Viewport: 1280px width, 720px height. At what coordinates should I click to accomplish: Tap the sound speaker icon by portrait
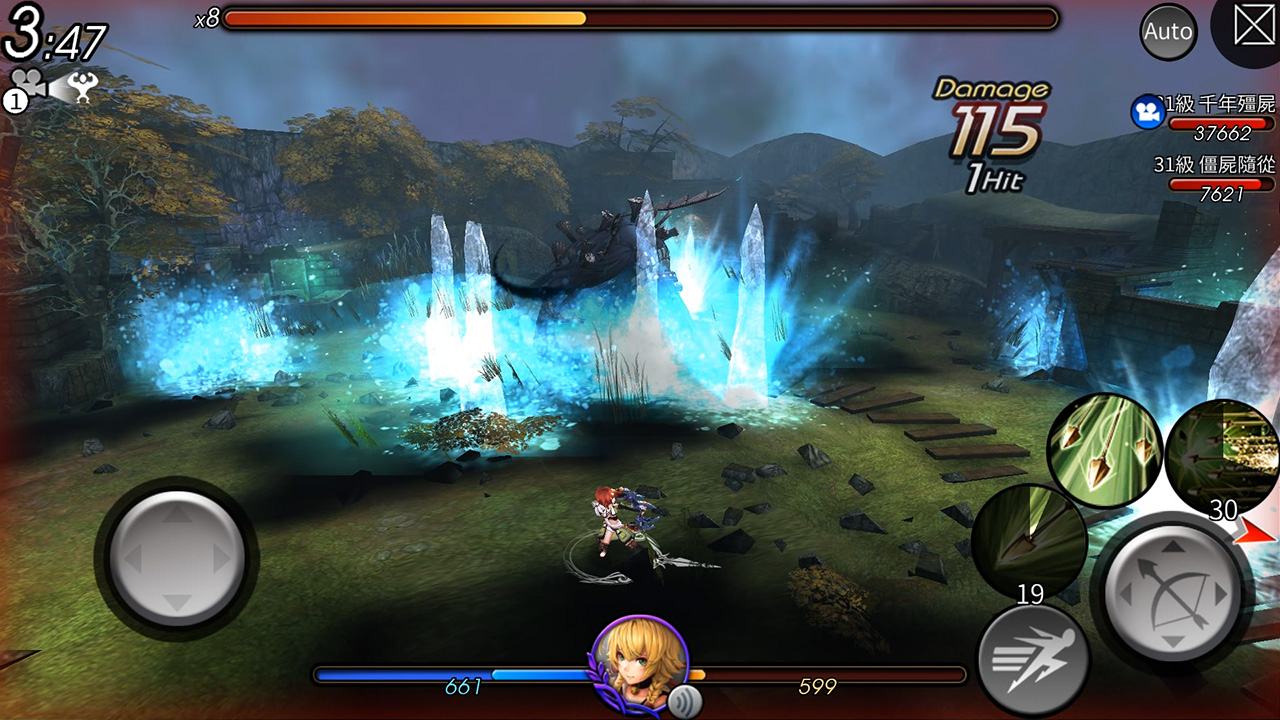(x=683, y=698)
